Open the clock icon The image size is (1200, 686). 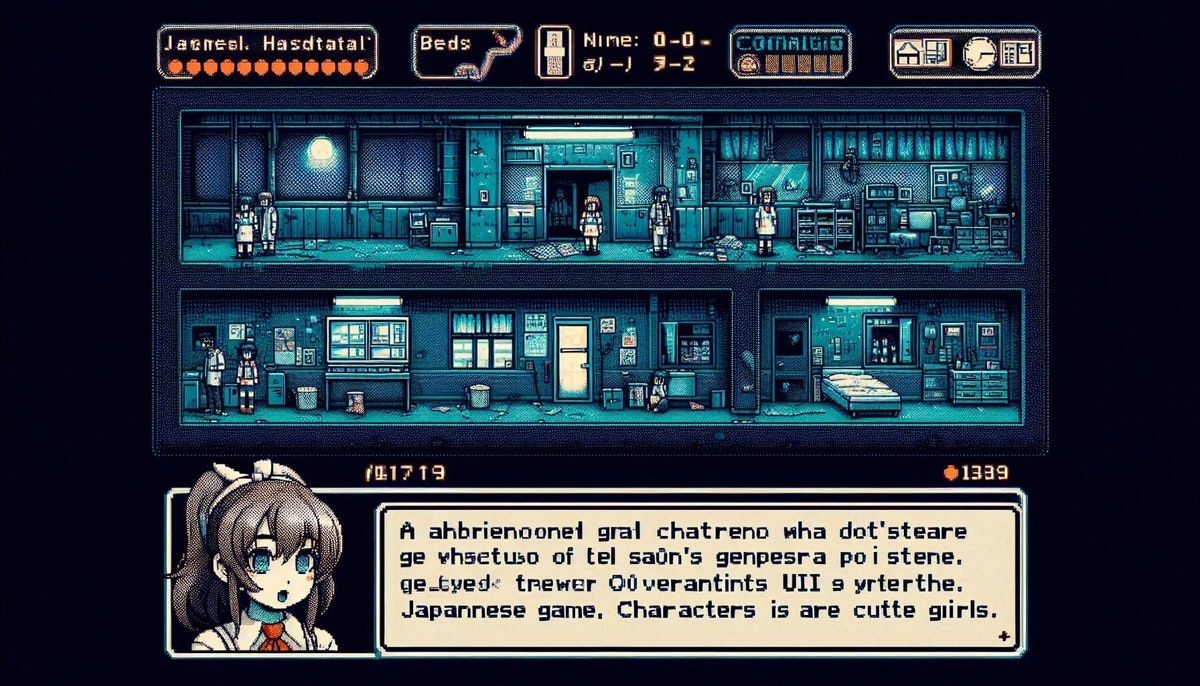979,52
